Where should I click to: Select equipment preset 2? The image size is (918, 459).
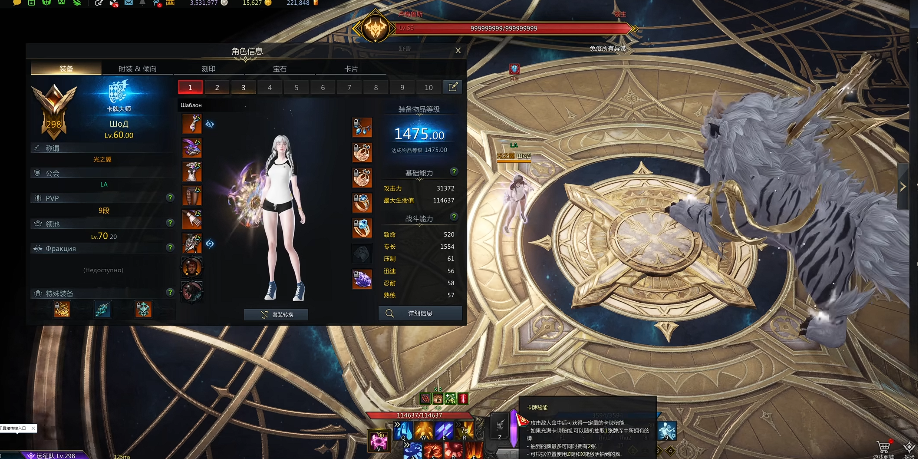216,87
